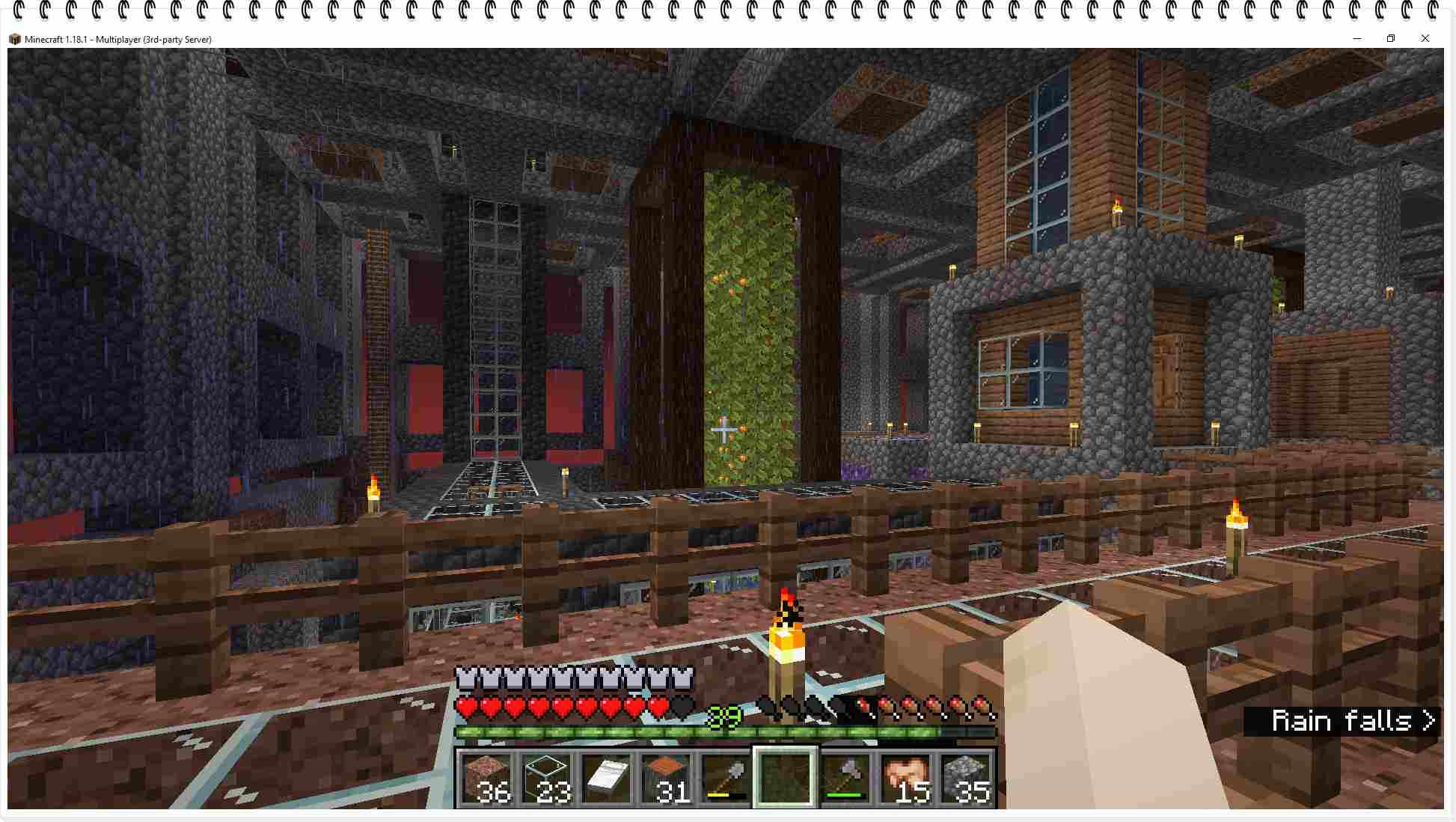Minimize the Minecraft window

pos(1357,39)
